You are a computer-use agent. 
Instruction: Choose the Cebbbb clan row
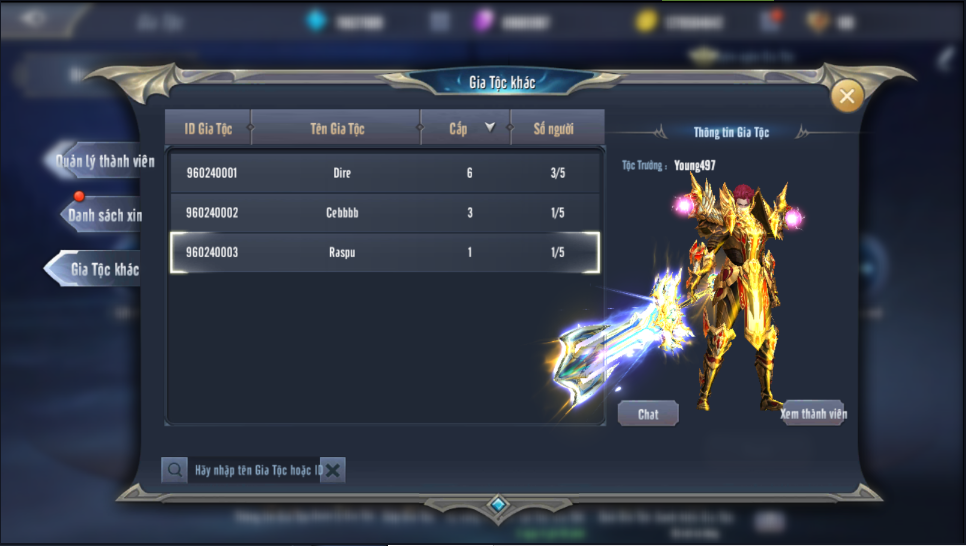point(385,213)
